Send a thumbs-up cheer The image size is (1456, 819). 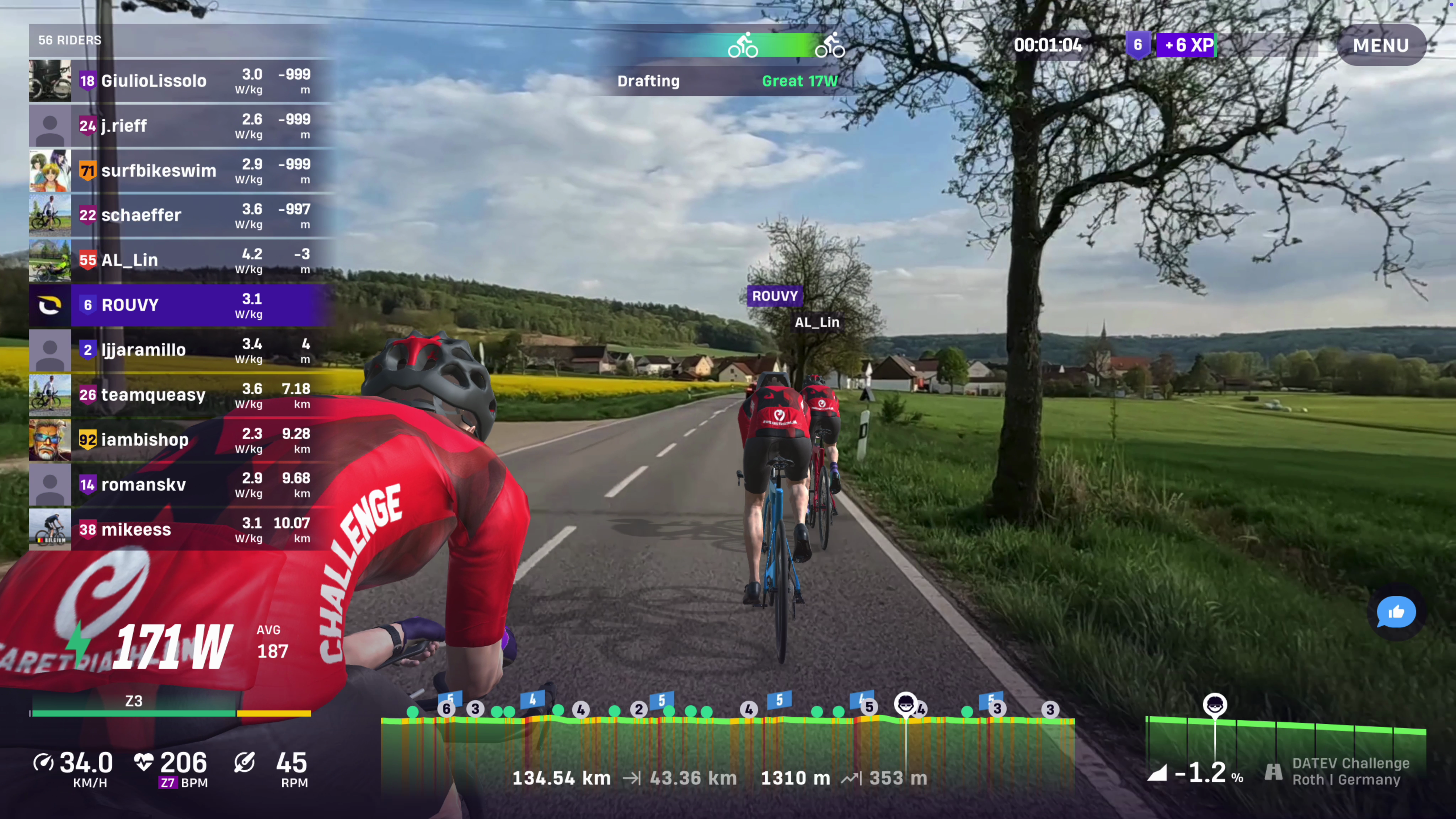point(1396,612)
